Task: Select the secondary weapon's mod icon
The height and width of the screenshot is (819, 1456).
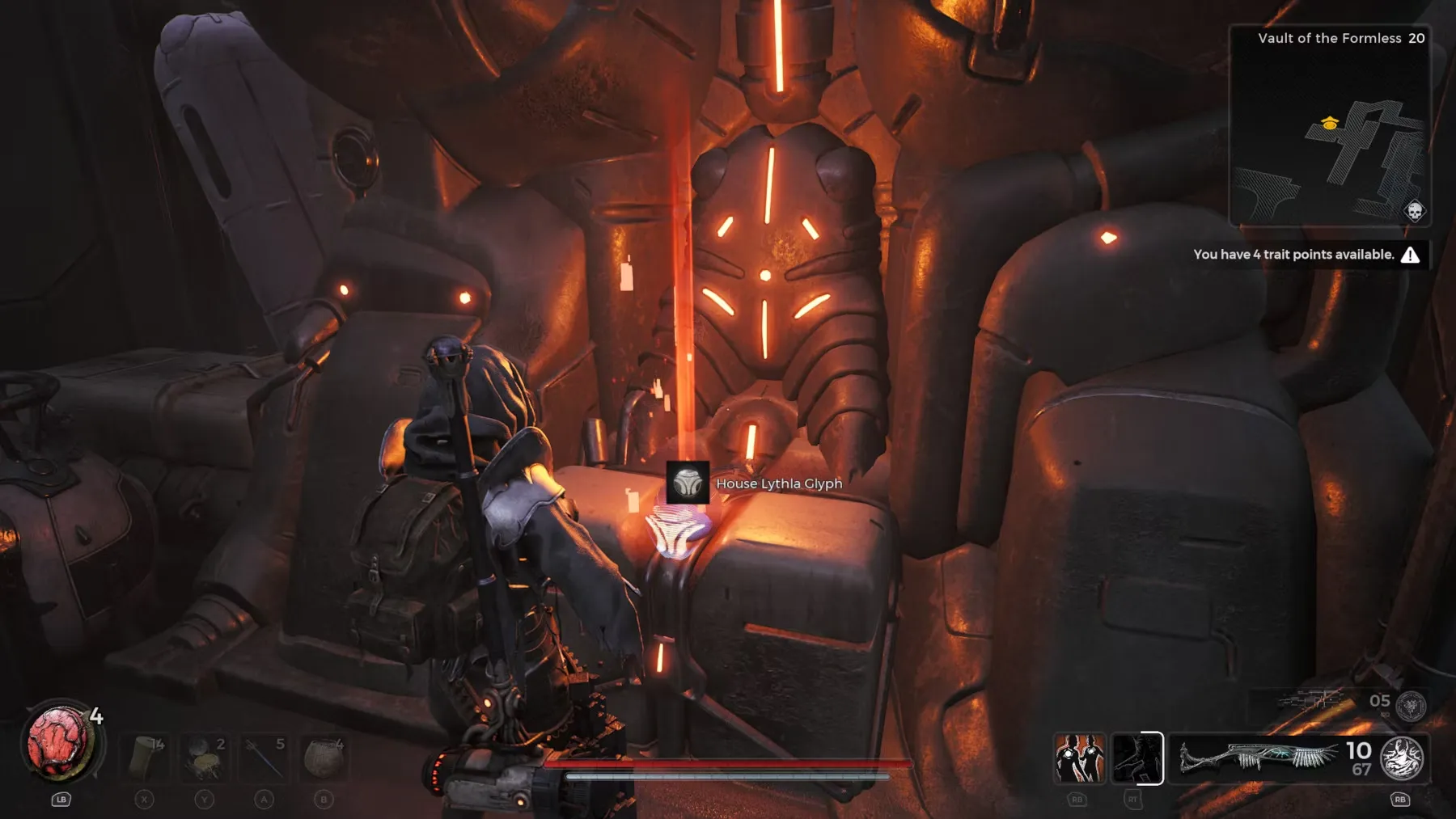Action: point(1412,706)
